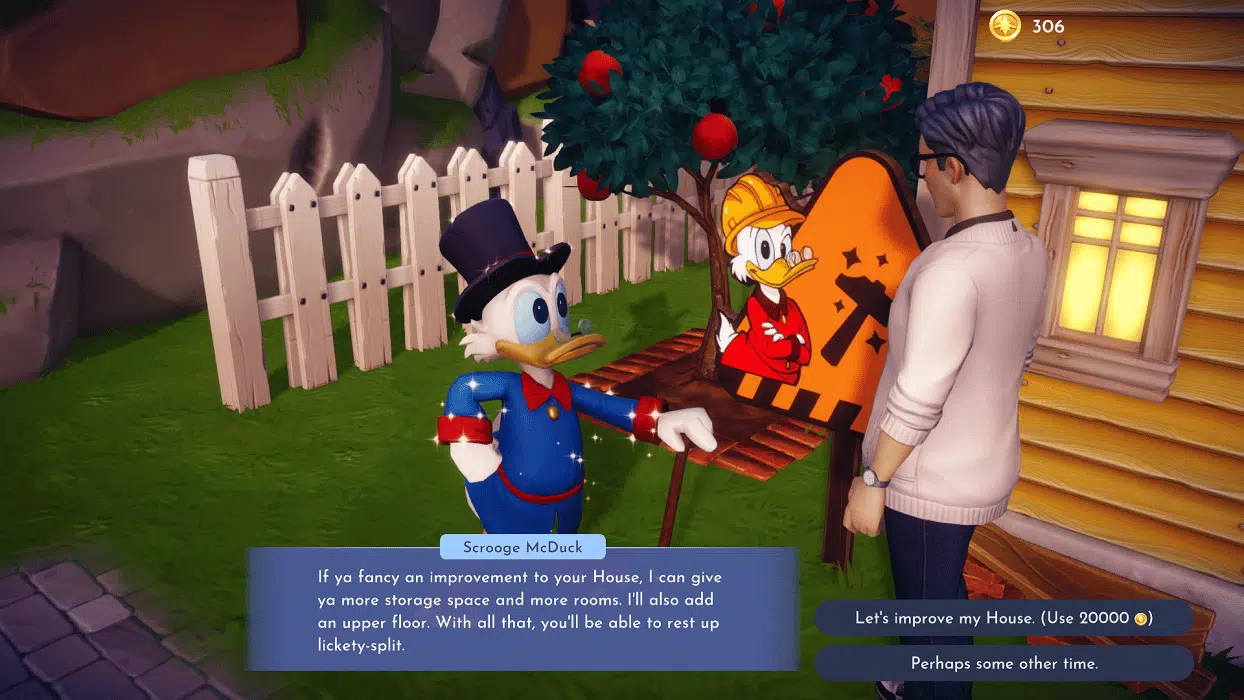Image resolution: width=1244 pixels, height=700 pixels.
Task: Advance Scrooge McDuck's dialogue box
Action: click(522, 609)
